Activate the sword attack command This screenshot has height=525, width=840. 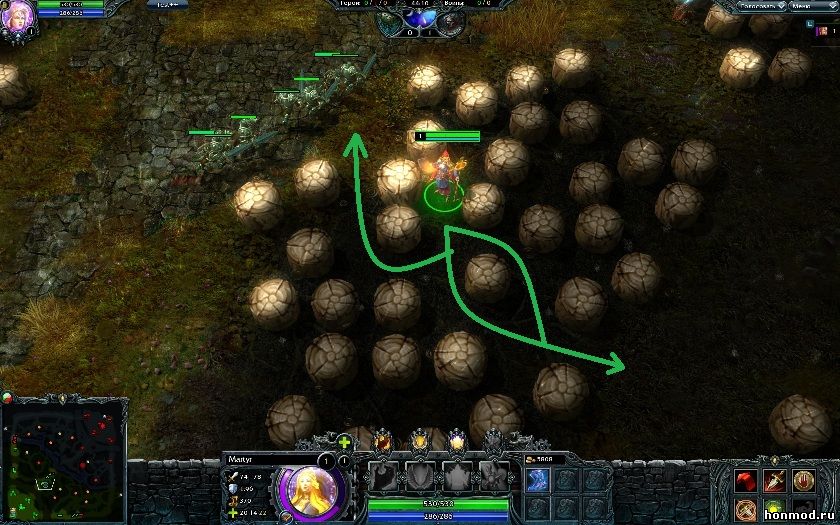pyautogui.click(x=774, y=481)
